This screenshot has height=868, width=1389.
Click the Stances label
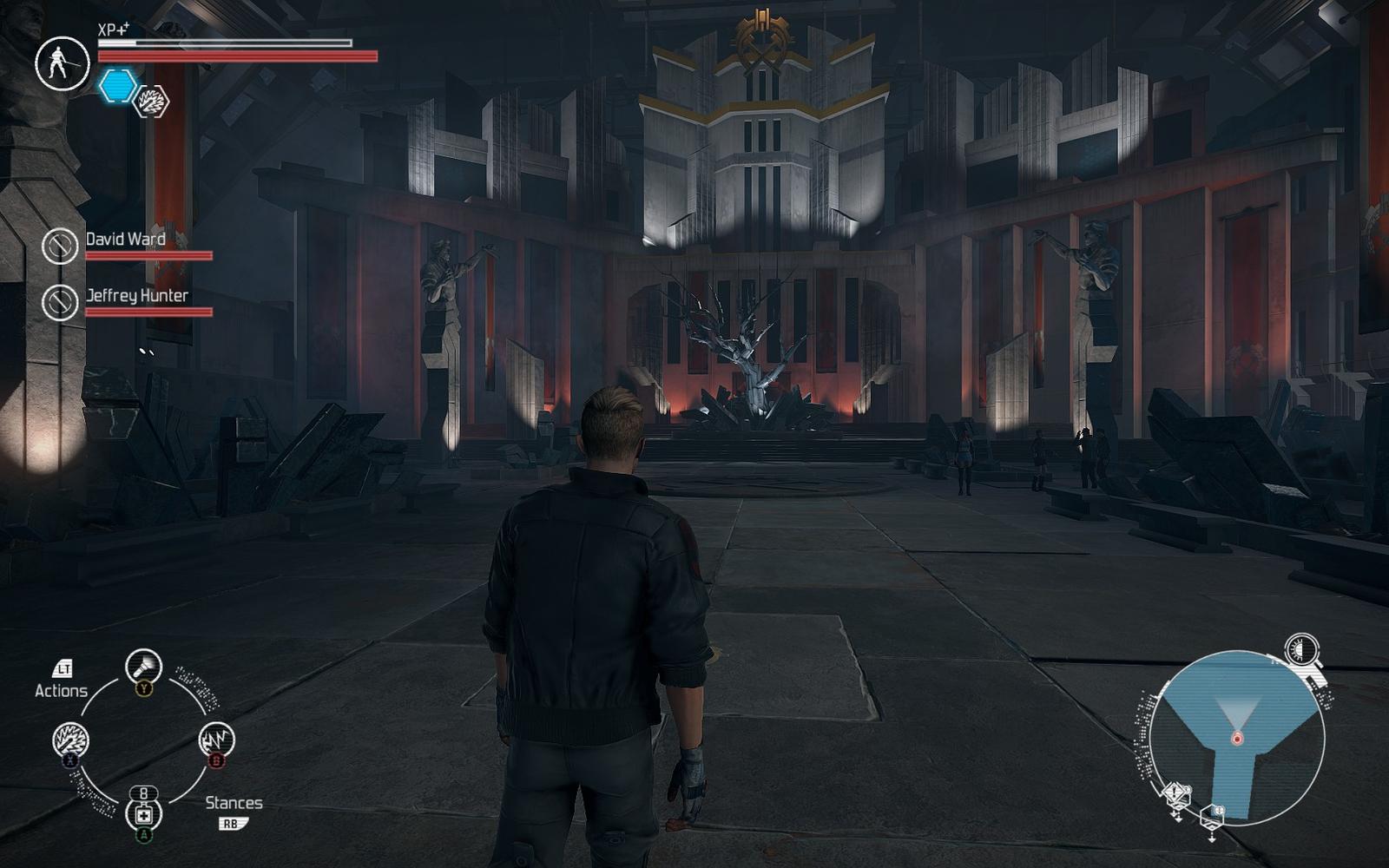[234, 803]
